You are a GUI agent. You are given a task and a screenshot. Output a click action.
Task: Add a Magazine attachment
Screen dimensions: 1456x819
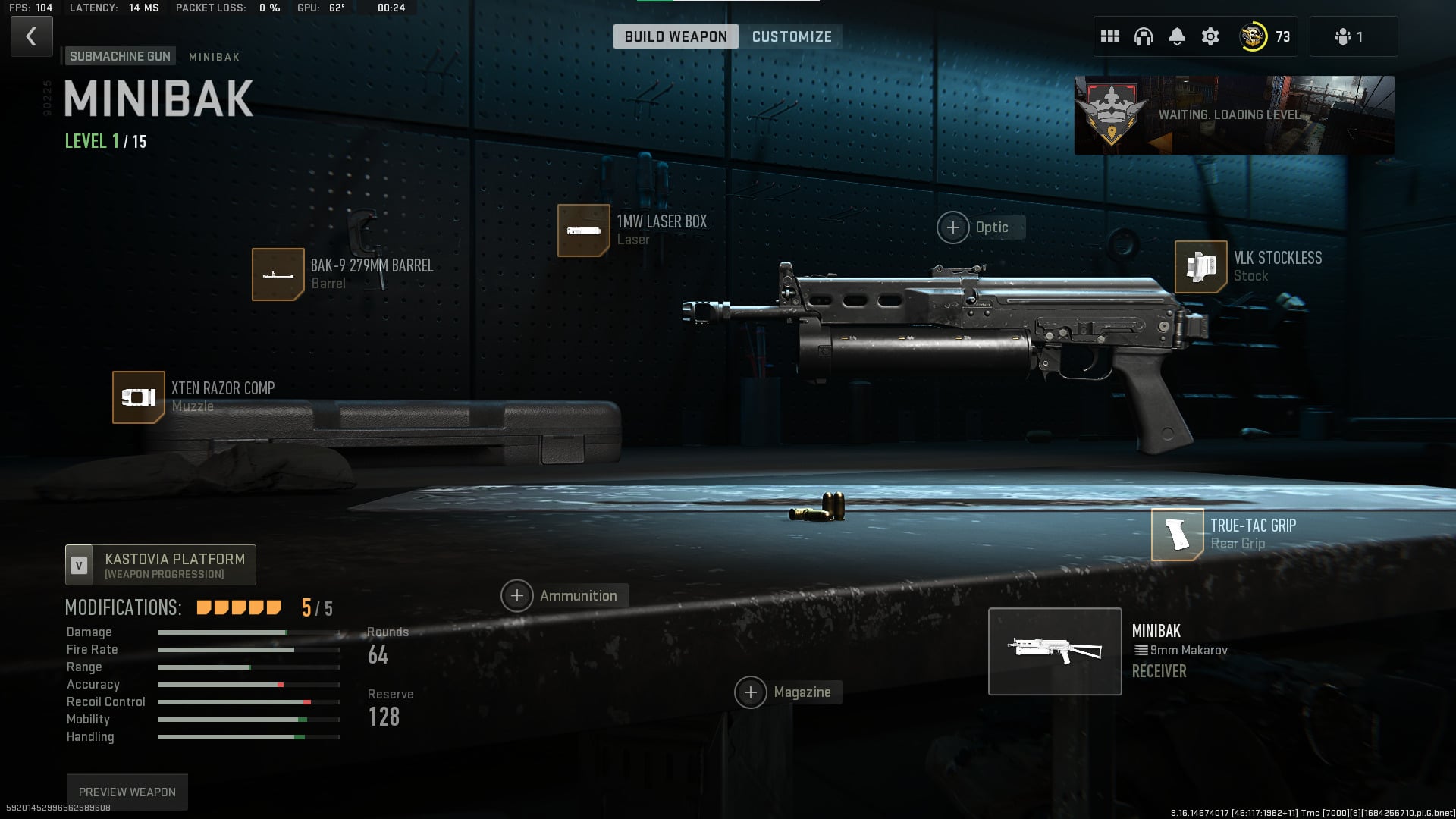click(751, 692)
